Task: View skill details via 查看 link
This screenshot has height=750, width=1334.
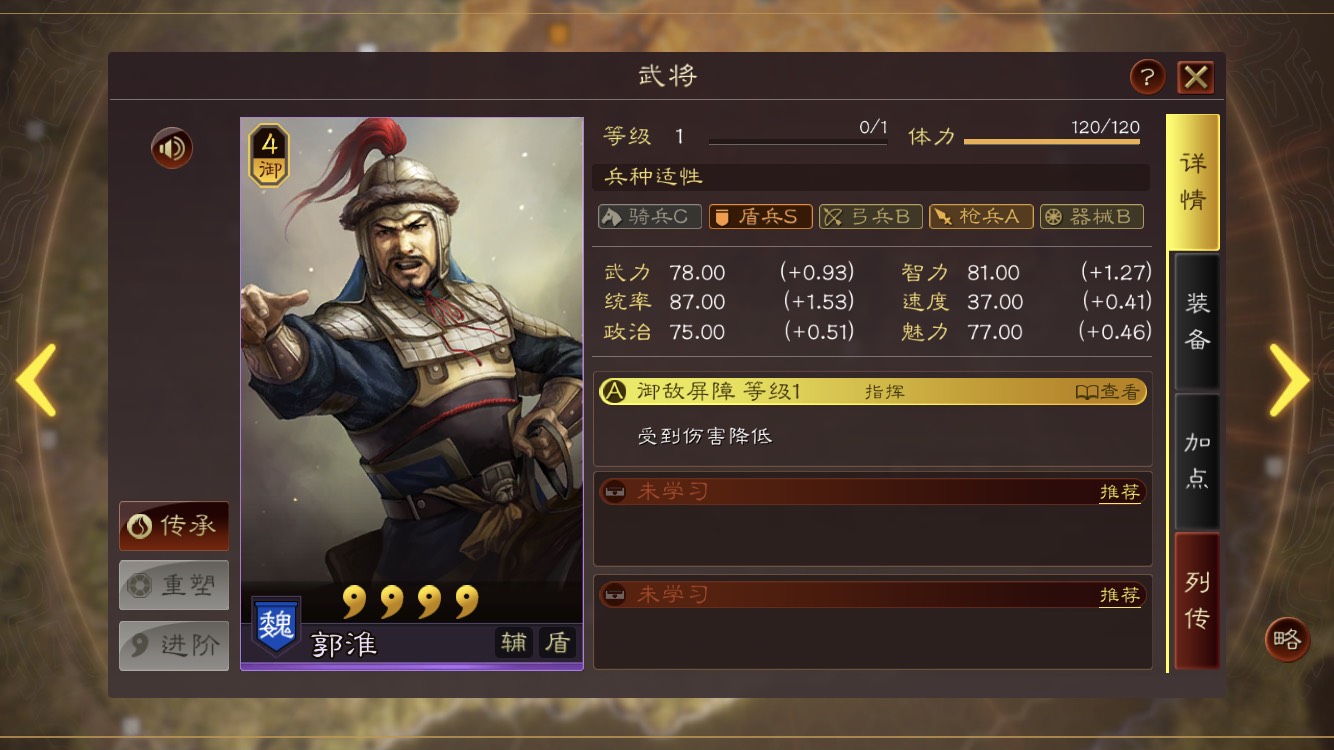Action: pos(1110,390)
